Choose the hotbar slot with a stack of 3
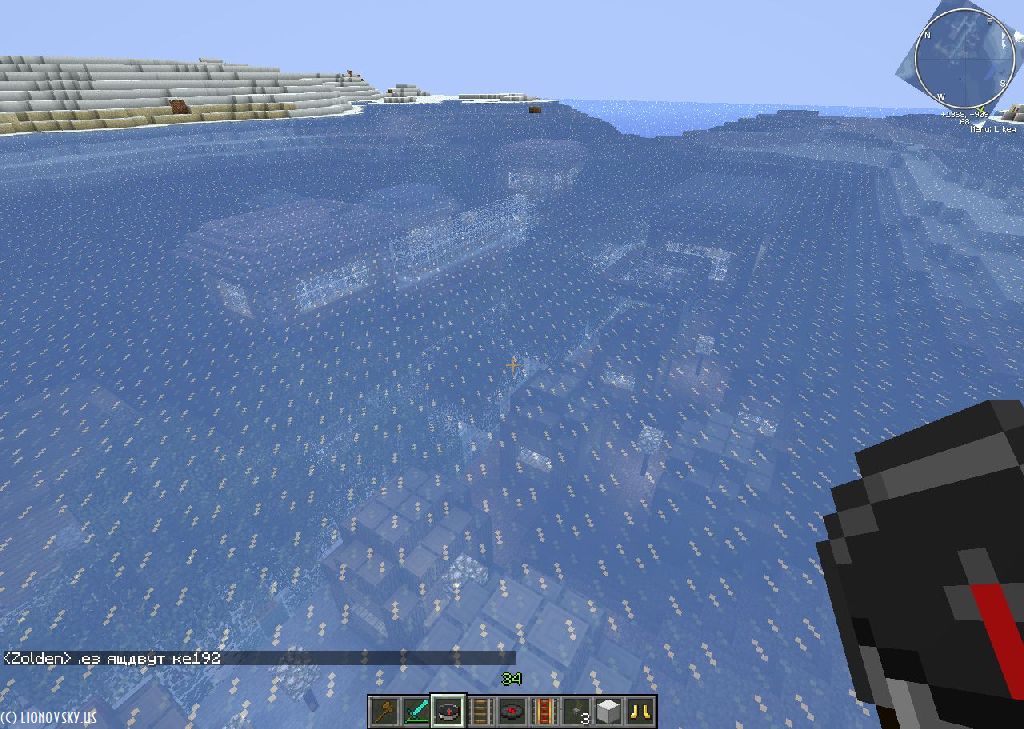Screen dimensions: 1024x729 pyautogui.click(x=576, y=712)
